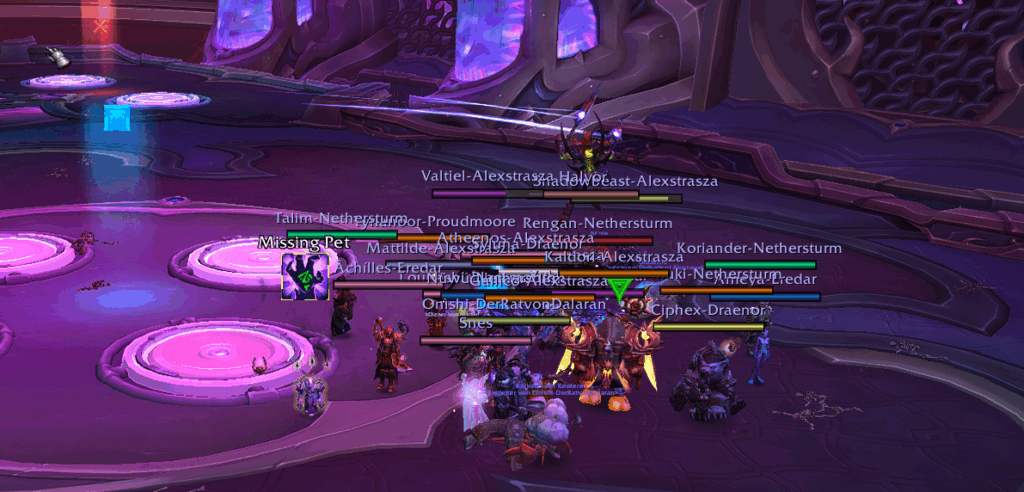Image resolution: width=1024 pixels, height=492 pixels.
Task: Target the player nameplate labeled Snes
Action: (x=476, y=340)
